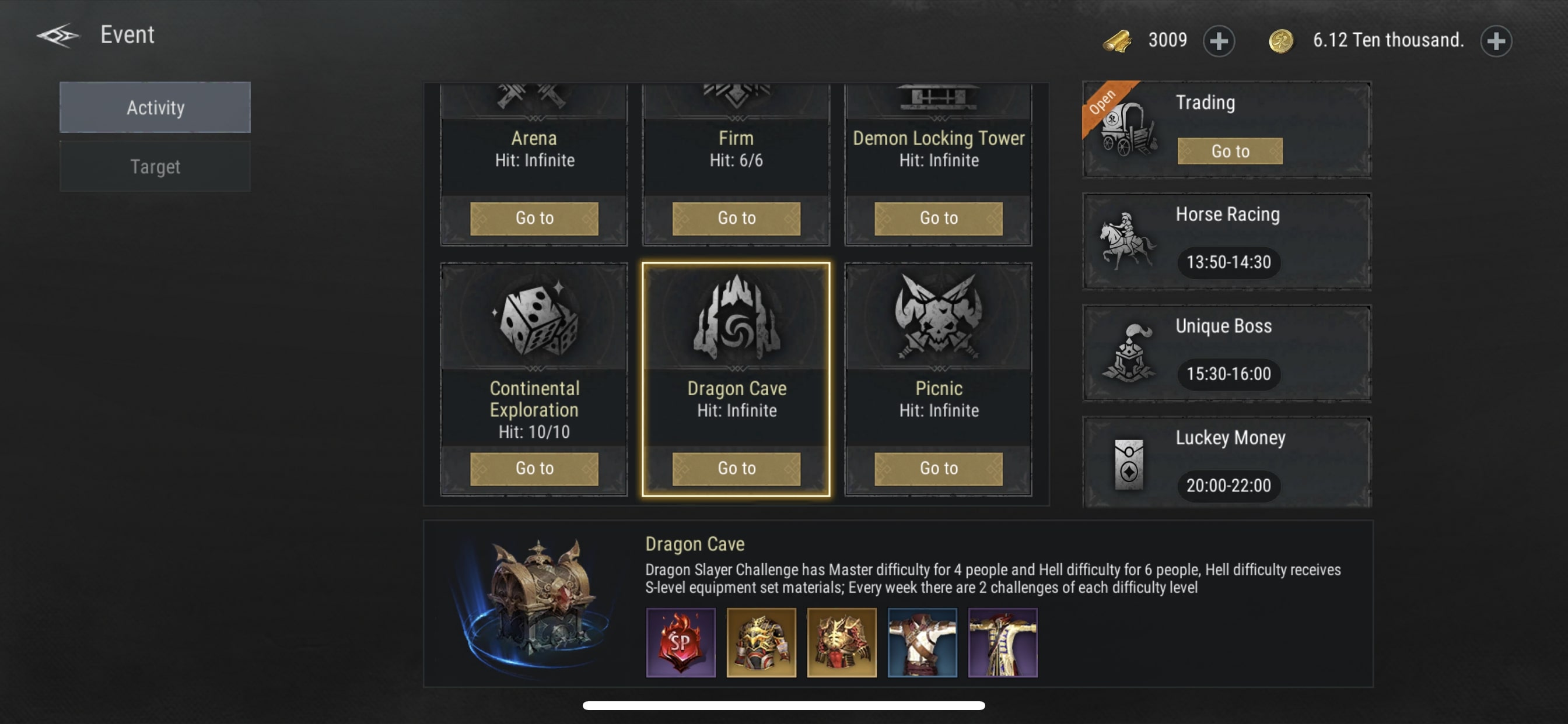Screen dimensions: 1568x724
Task: Select the Continental Exploration dice card
Action: tap(534, 317)
